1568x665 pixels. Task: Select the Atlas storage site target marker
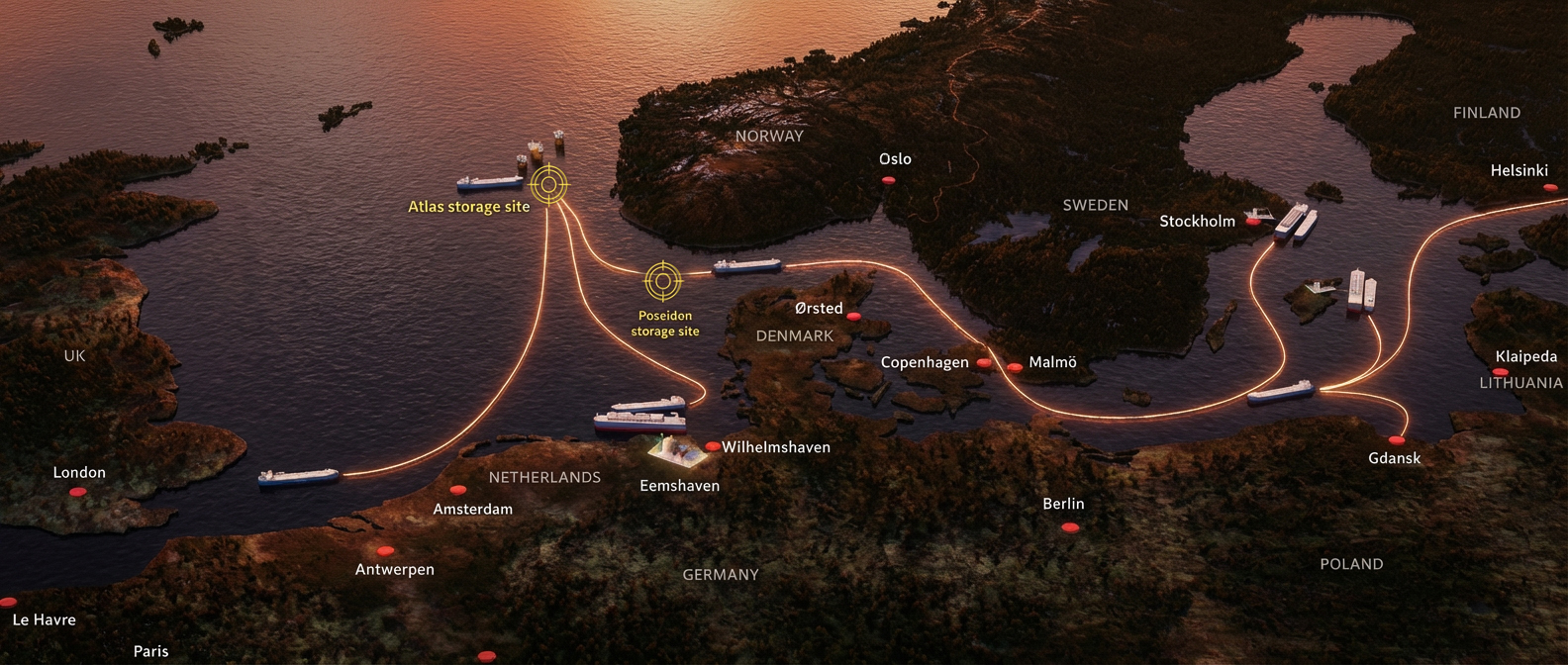tap(549, 184)
